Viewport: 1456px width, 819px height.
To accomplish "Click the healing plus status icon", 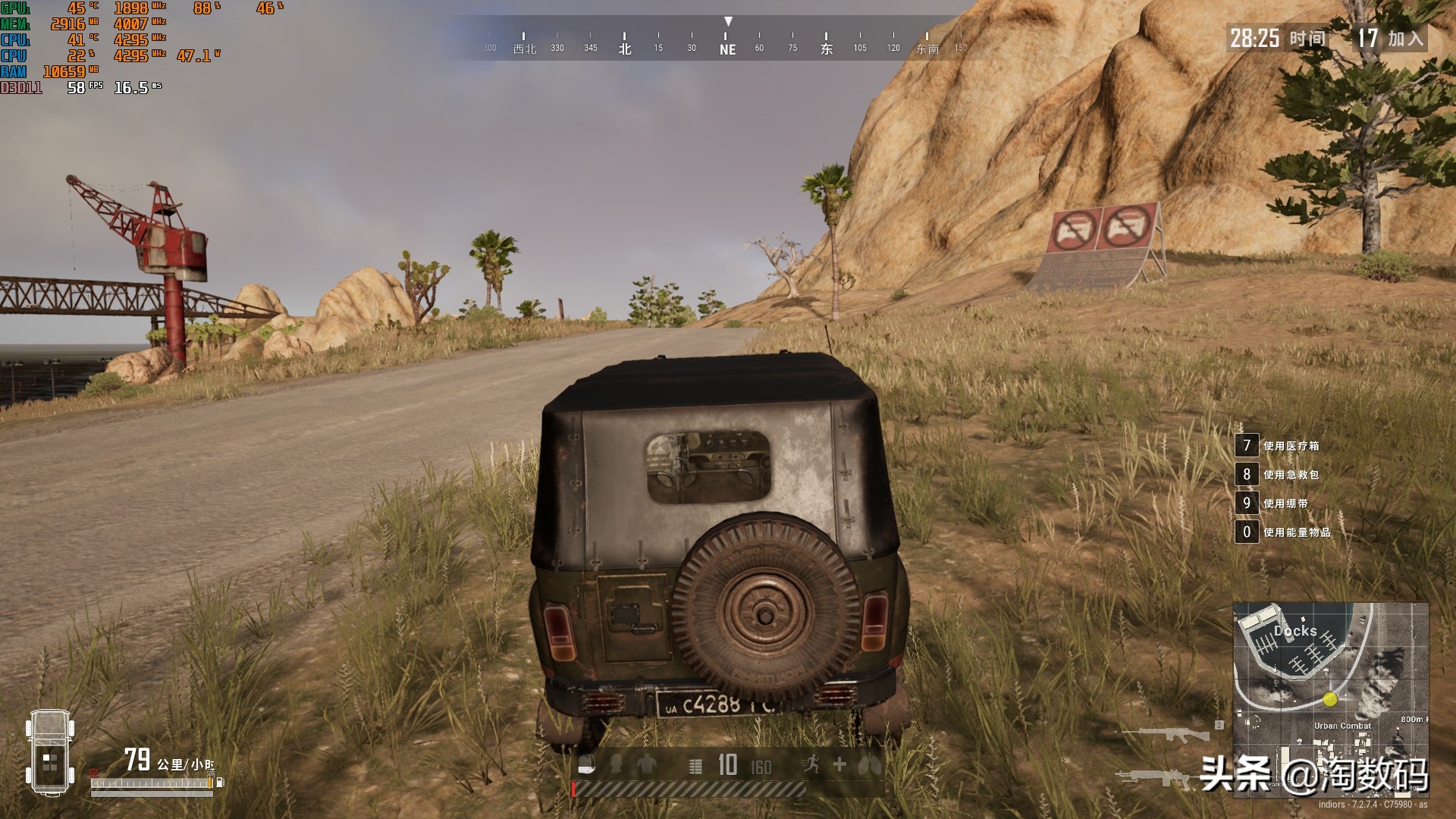I will pyautogui.click(x=839, y=764).
